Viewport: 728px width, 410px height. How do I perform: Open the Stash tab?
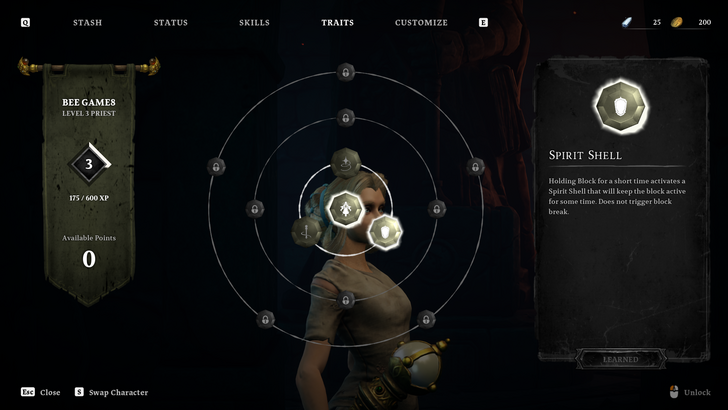(87, 22)
